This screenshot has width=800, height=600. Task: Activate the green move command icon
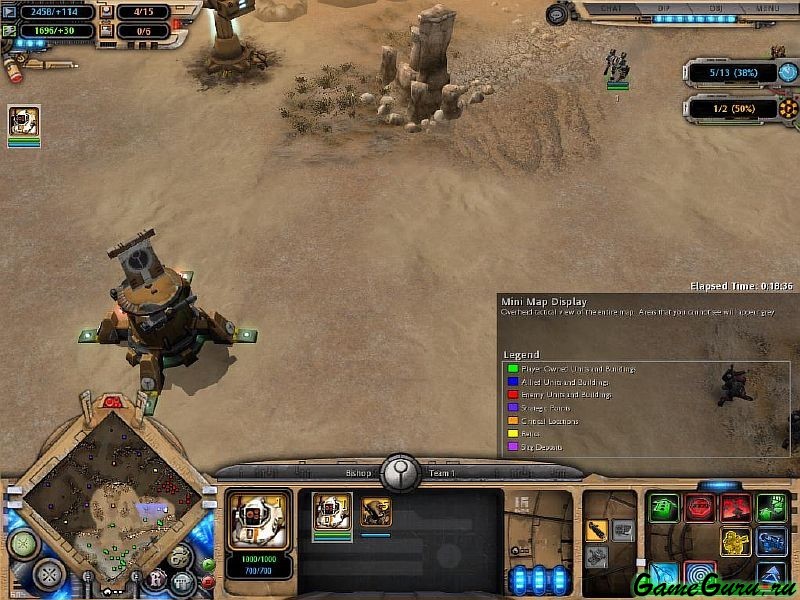663,508
